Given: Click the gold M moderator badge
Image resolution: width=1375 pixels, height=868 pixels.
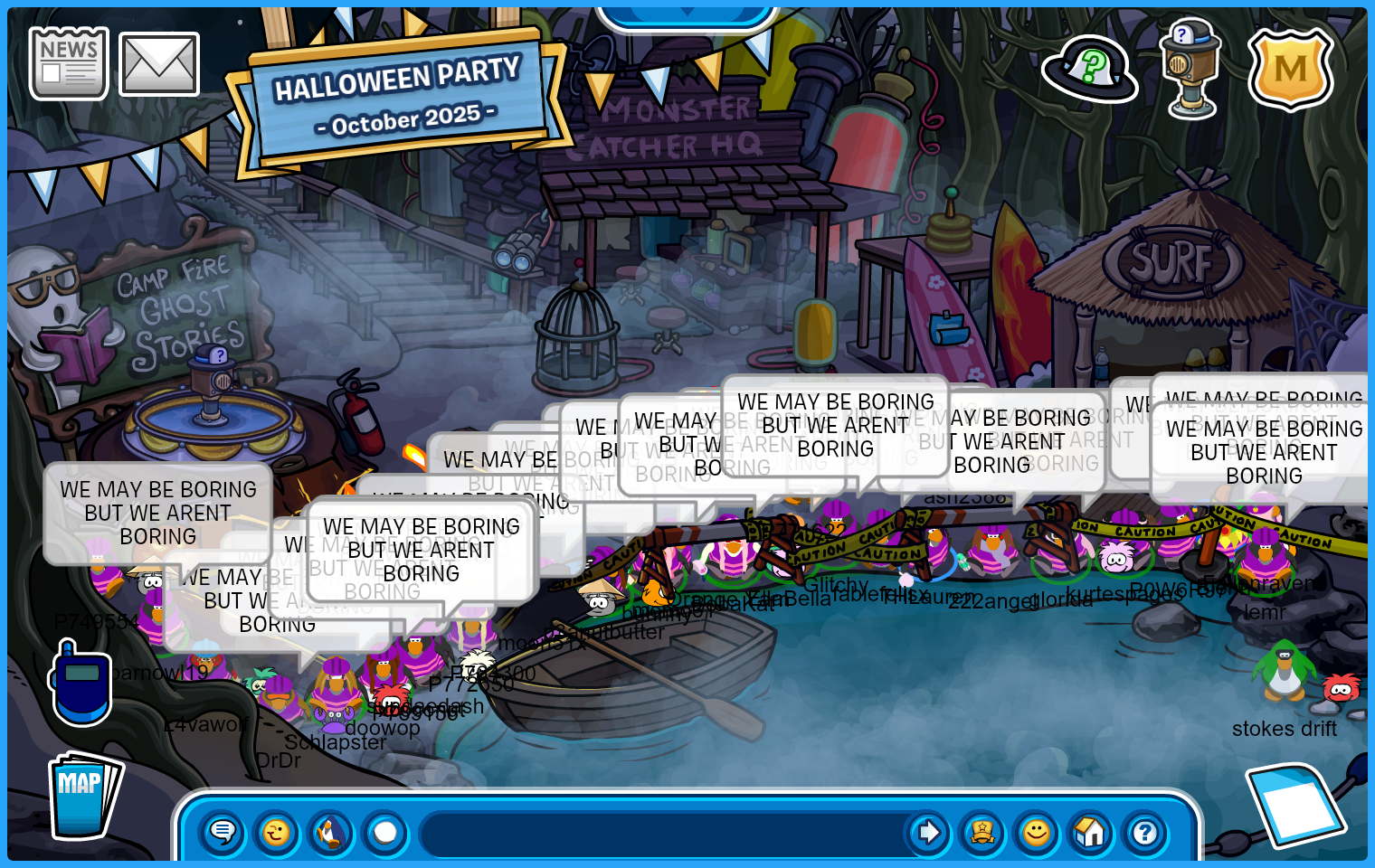Looking at the screenshot, I should click(x=1291, y=70).
